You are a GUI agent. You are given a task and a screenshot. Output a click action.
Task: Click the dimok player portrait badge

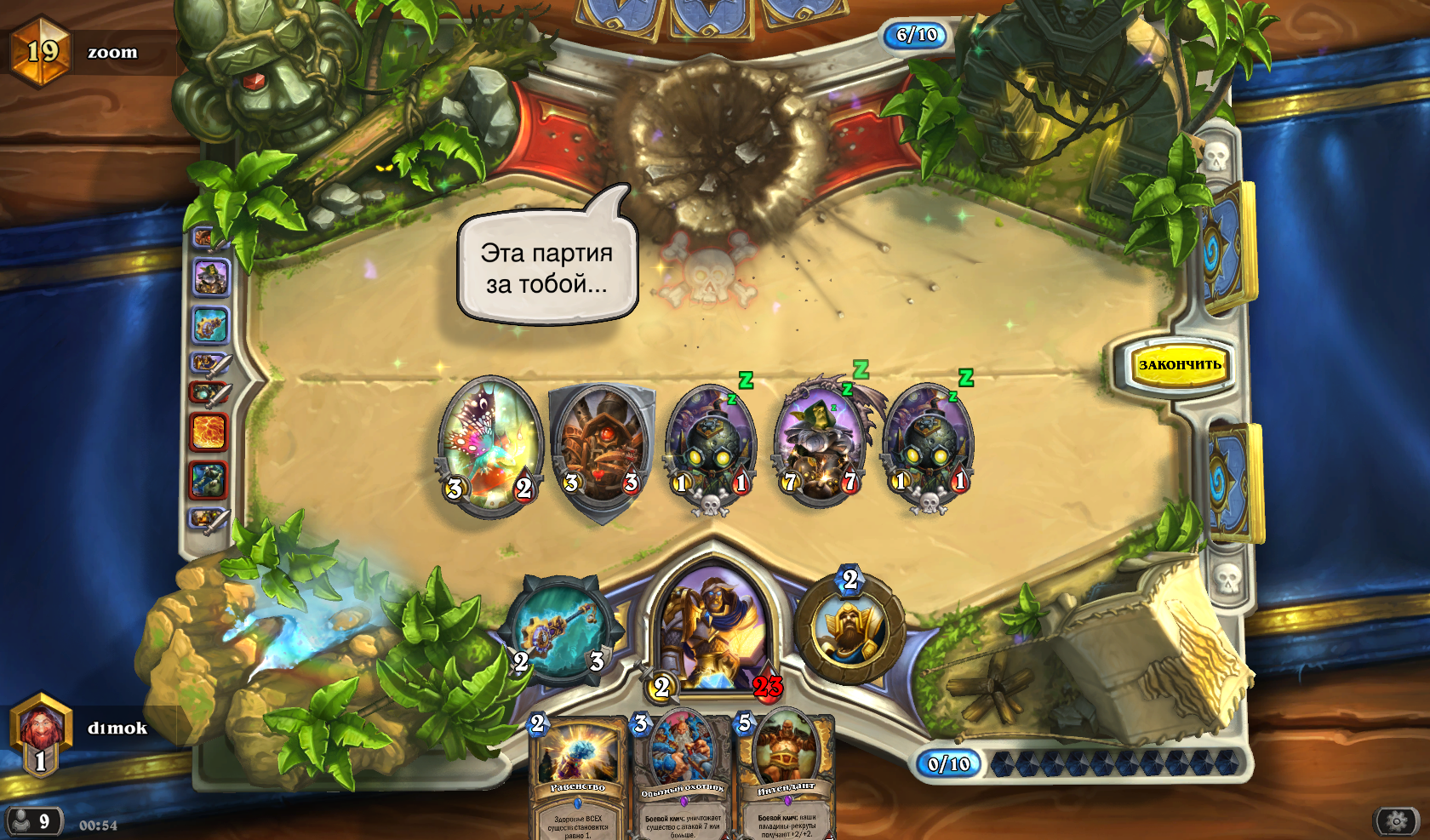tap(40, 733)
